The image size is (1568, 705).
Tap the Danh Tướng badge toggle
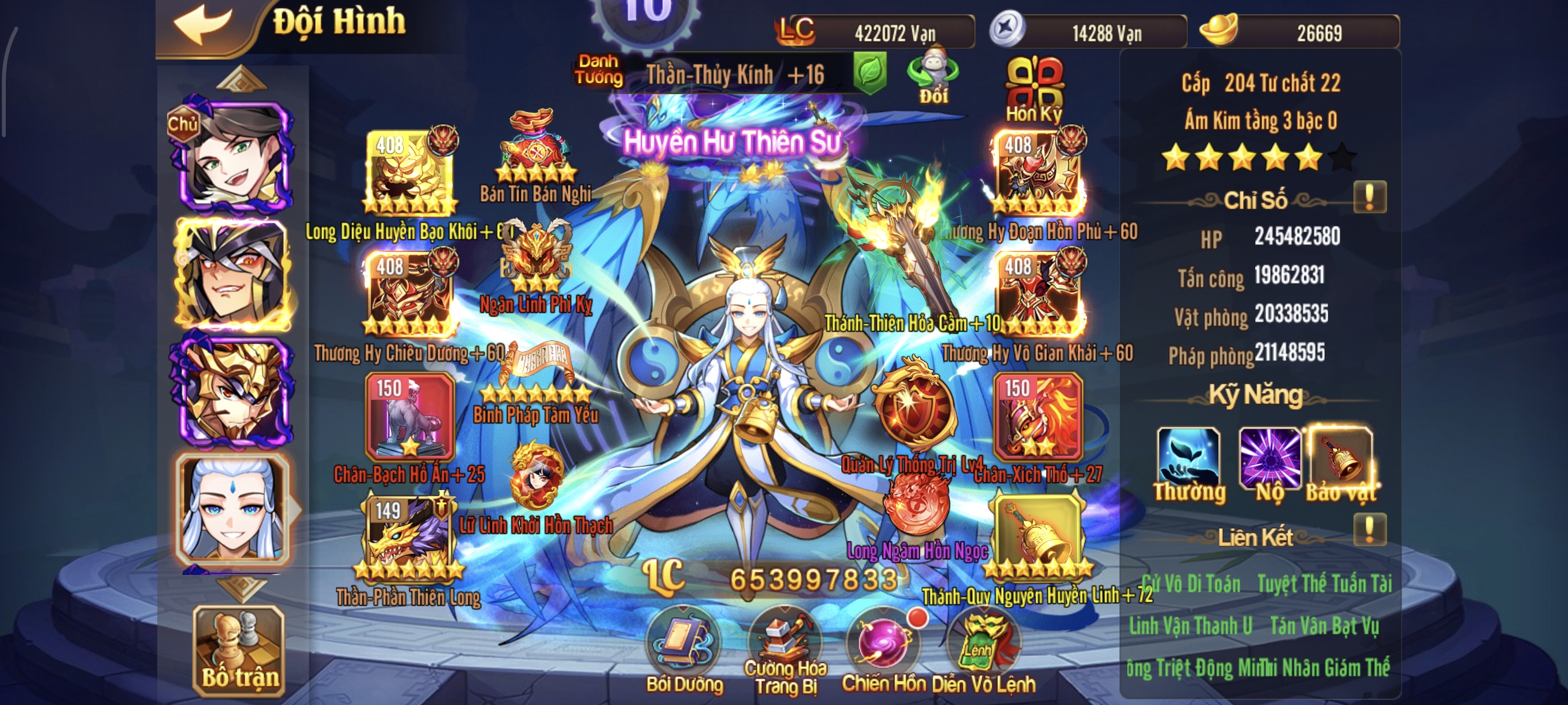(x=600, y=72)
